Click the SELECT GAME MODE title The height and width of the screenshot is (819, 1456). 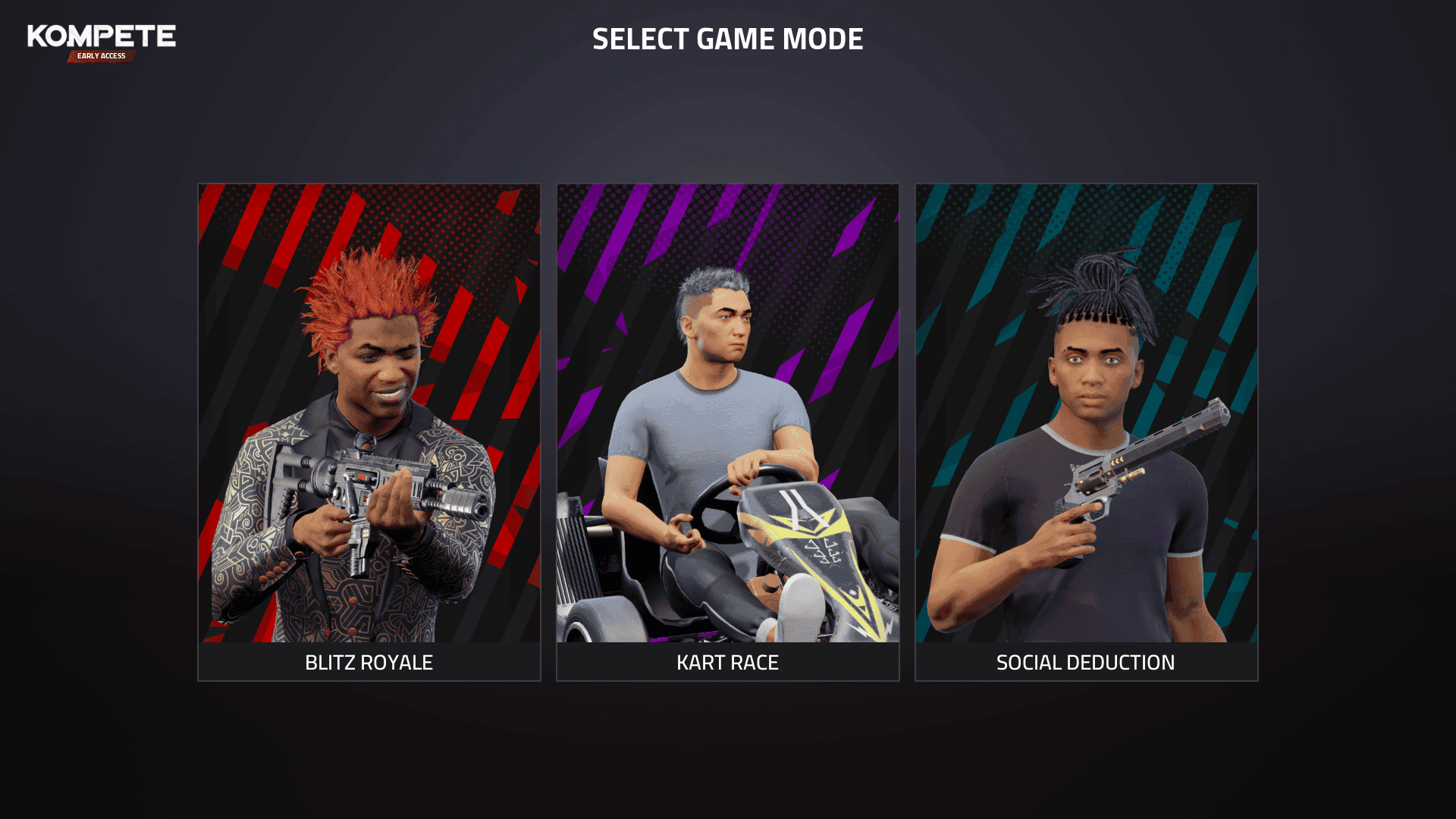[728, 40]
